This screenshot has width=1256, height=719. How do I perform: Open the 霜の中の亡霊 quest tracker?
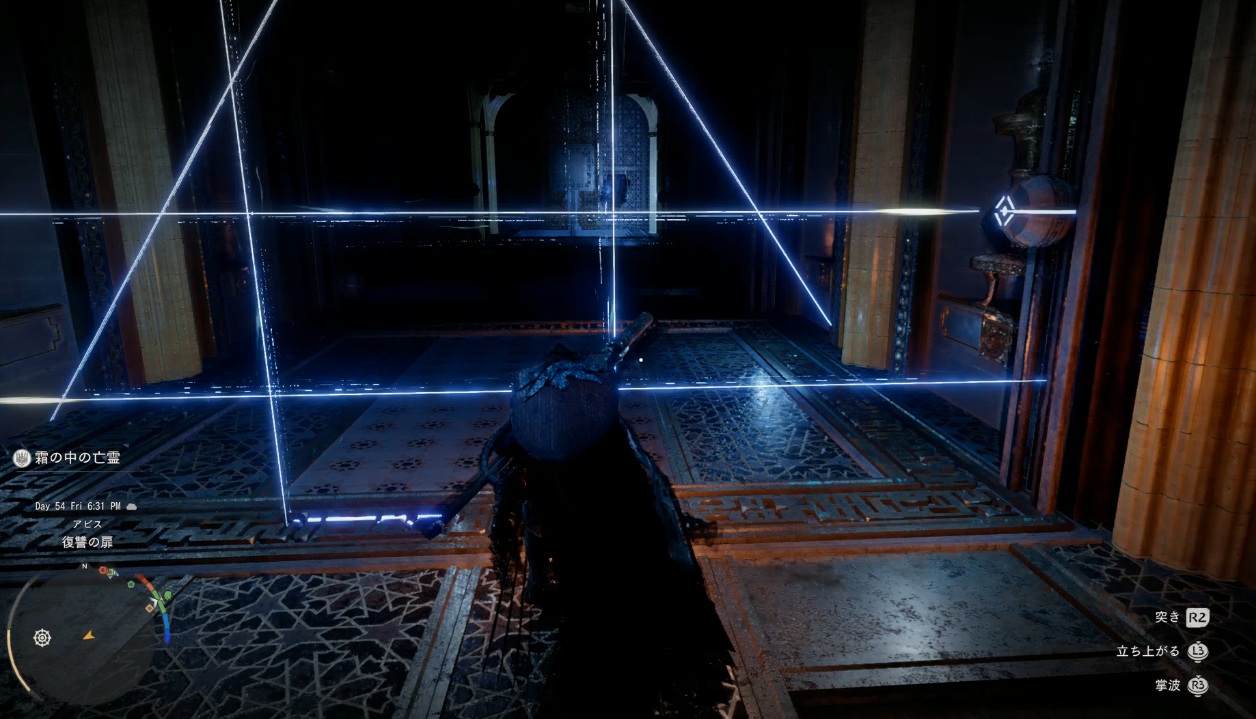click(x=68, y=458)
